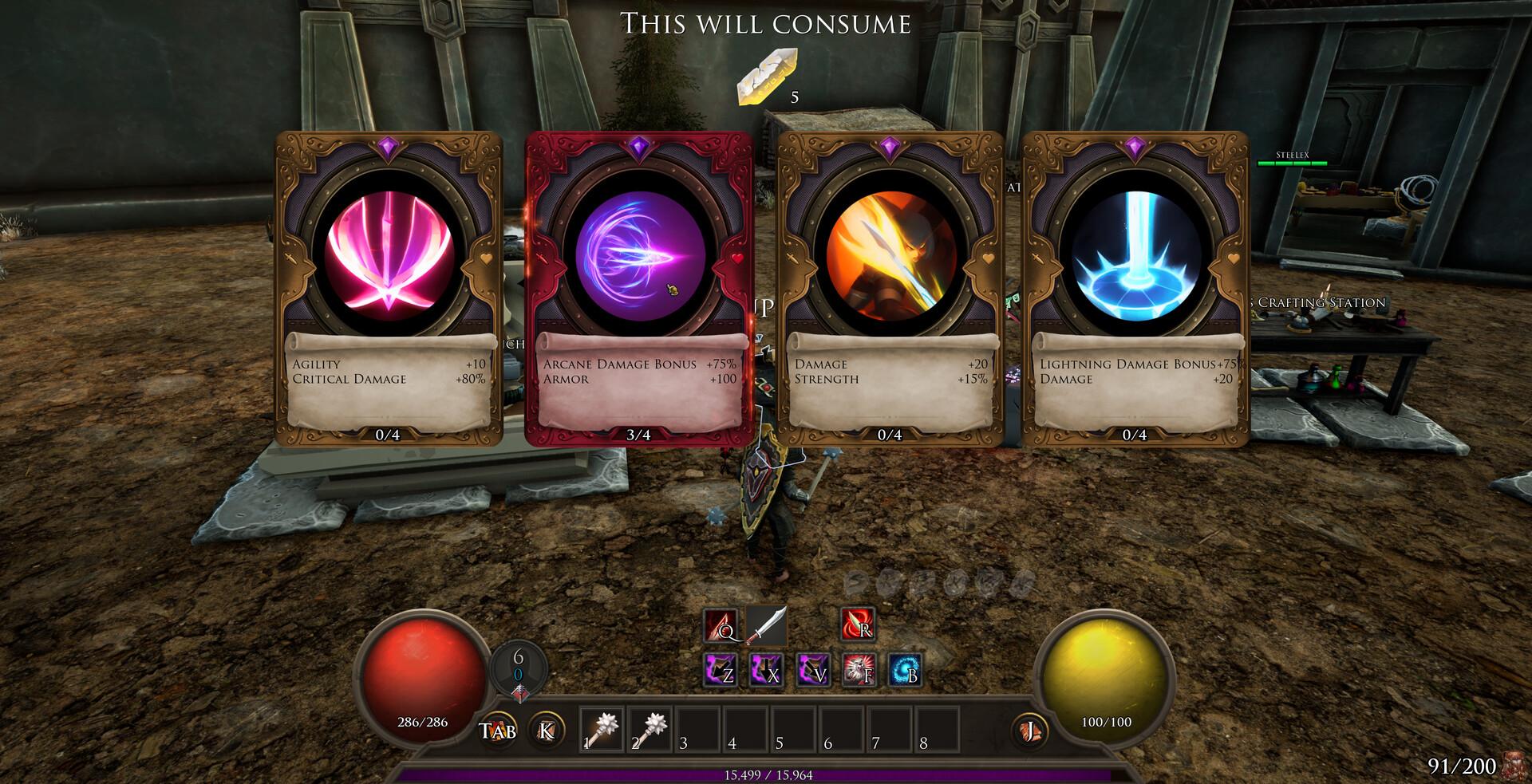Open the K skills menu button

coord(545,729)
